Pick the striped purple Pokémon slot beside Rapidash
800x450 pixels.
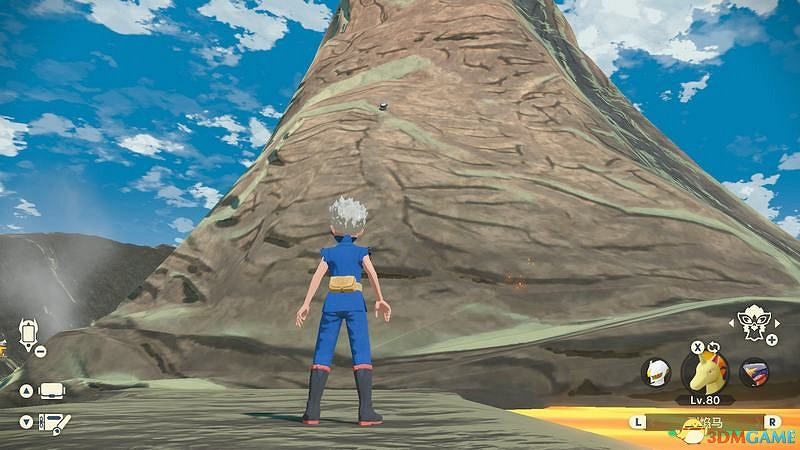click(754, 373)
